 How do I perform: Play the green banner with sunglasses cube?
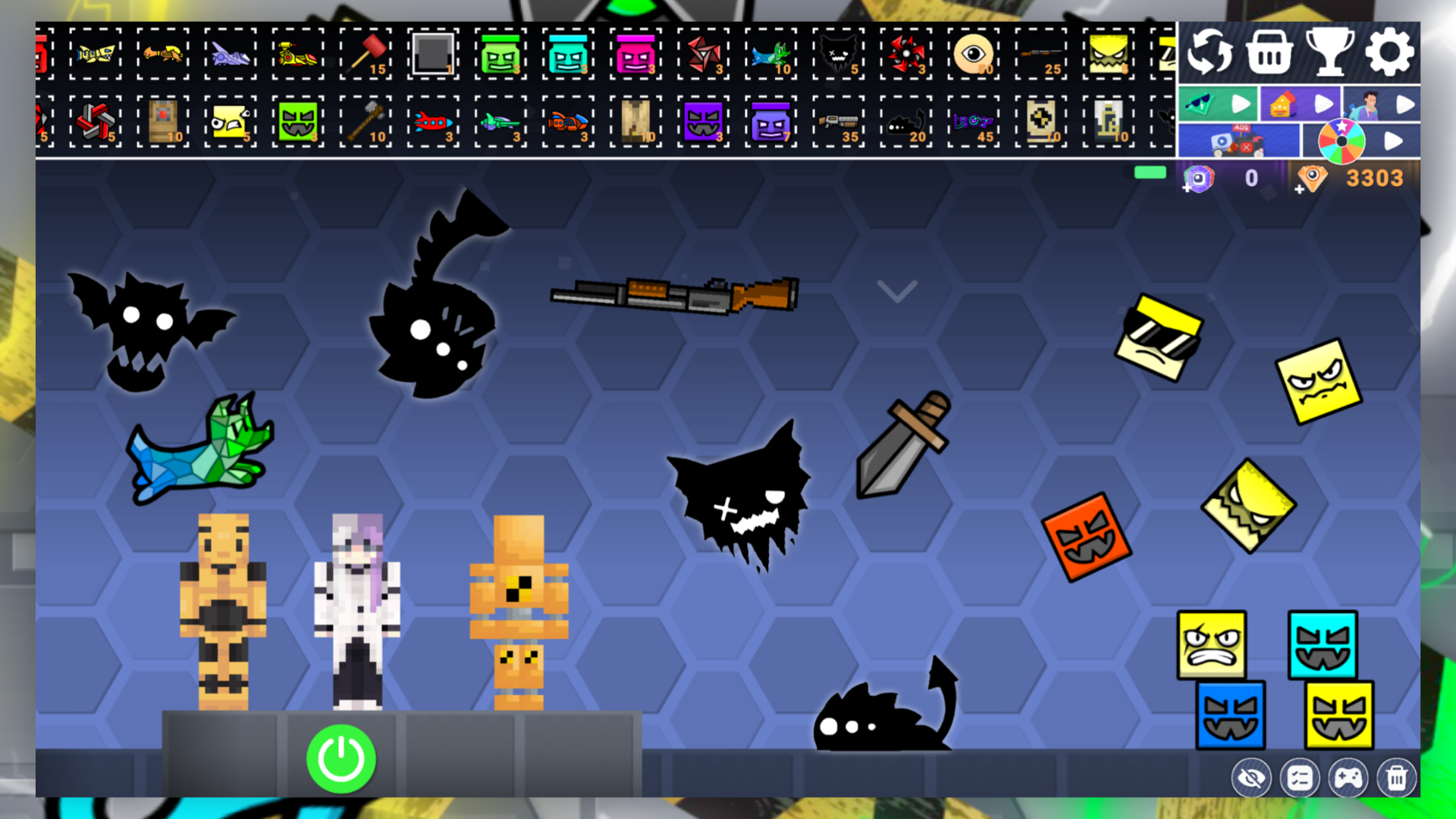[1217, 104]
